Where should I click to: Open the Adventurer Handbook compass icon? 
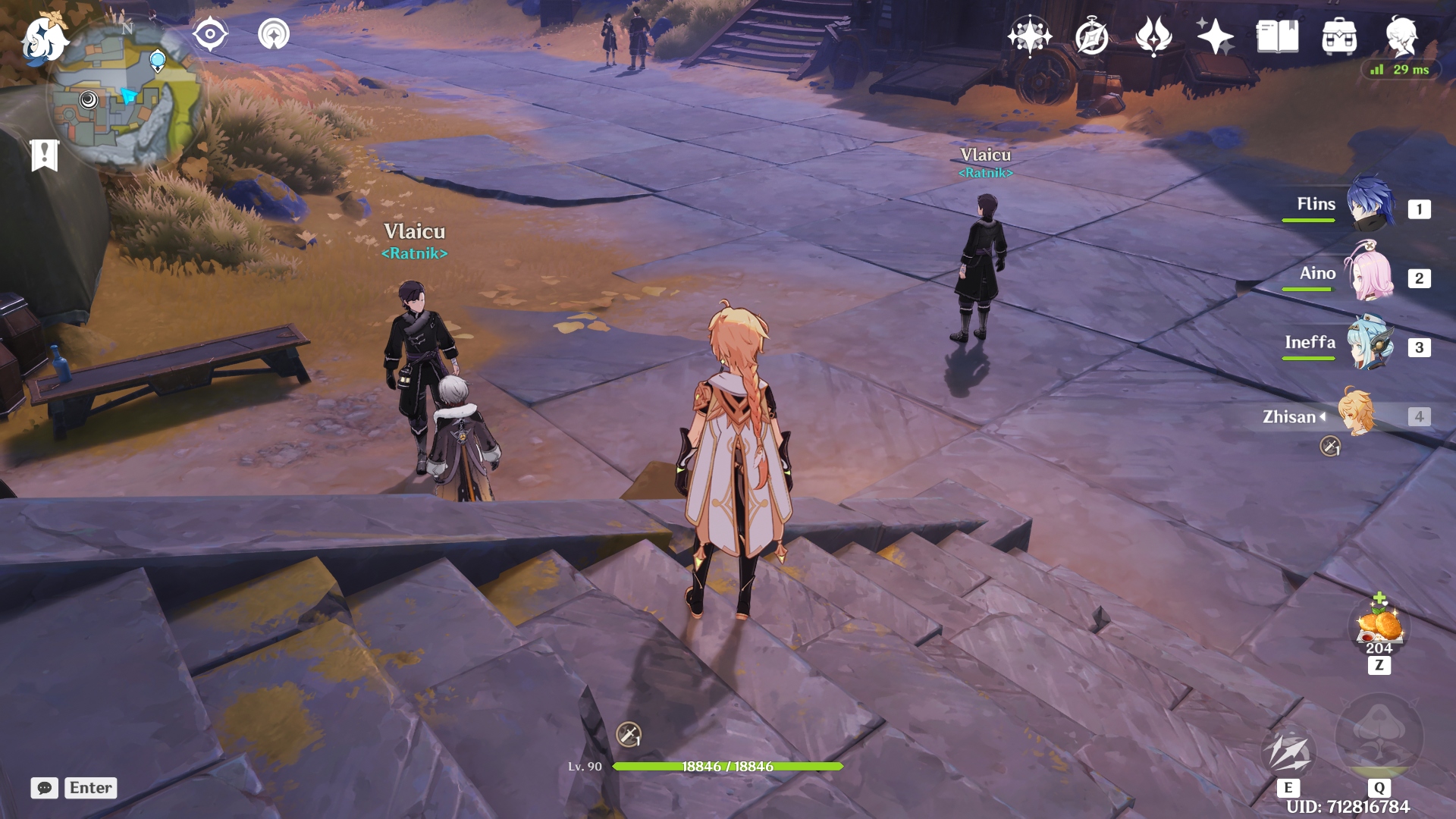(x=1091, y=36)
